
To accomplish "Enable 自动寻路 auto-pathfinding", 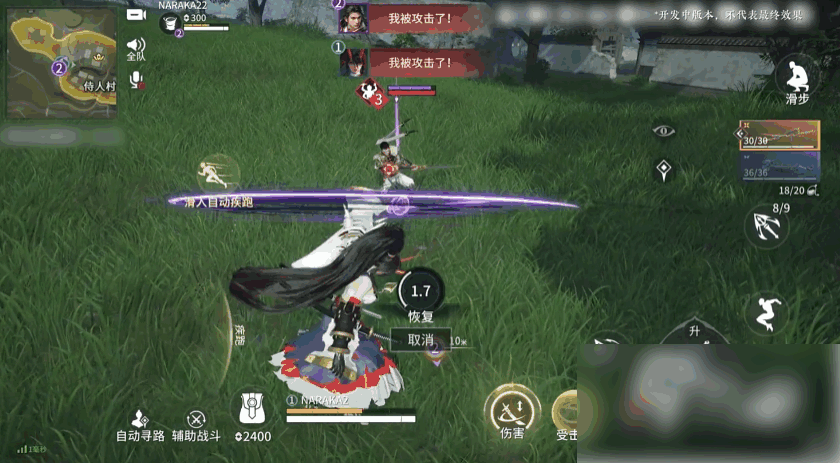I will pos(140,426).
